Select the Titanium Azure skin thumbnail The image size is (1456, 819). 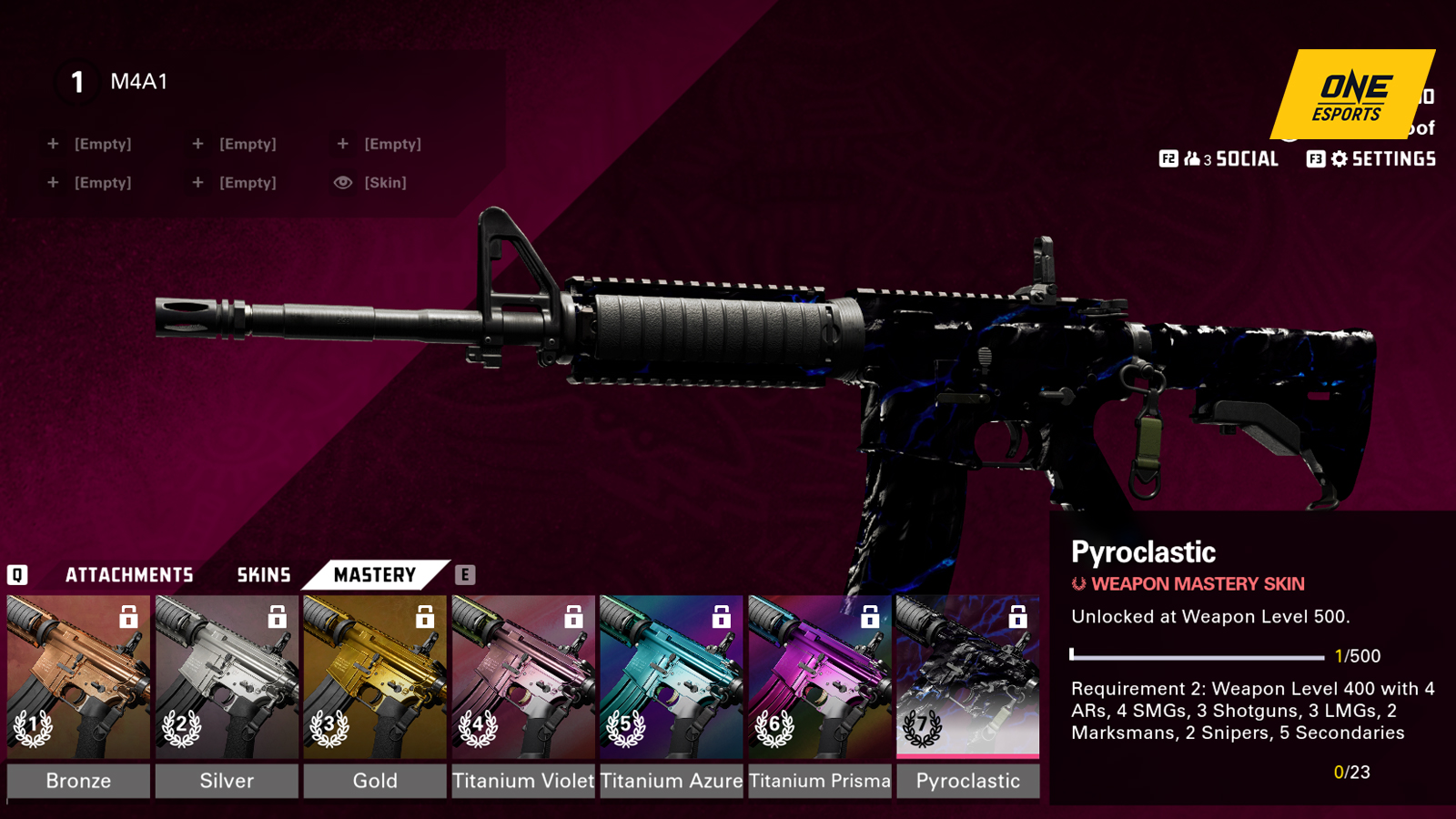pos(672,678)
